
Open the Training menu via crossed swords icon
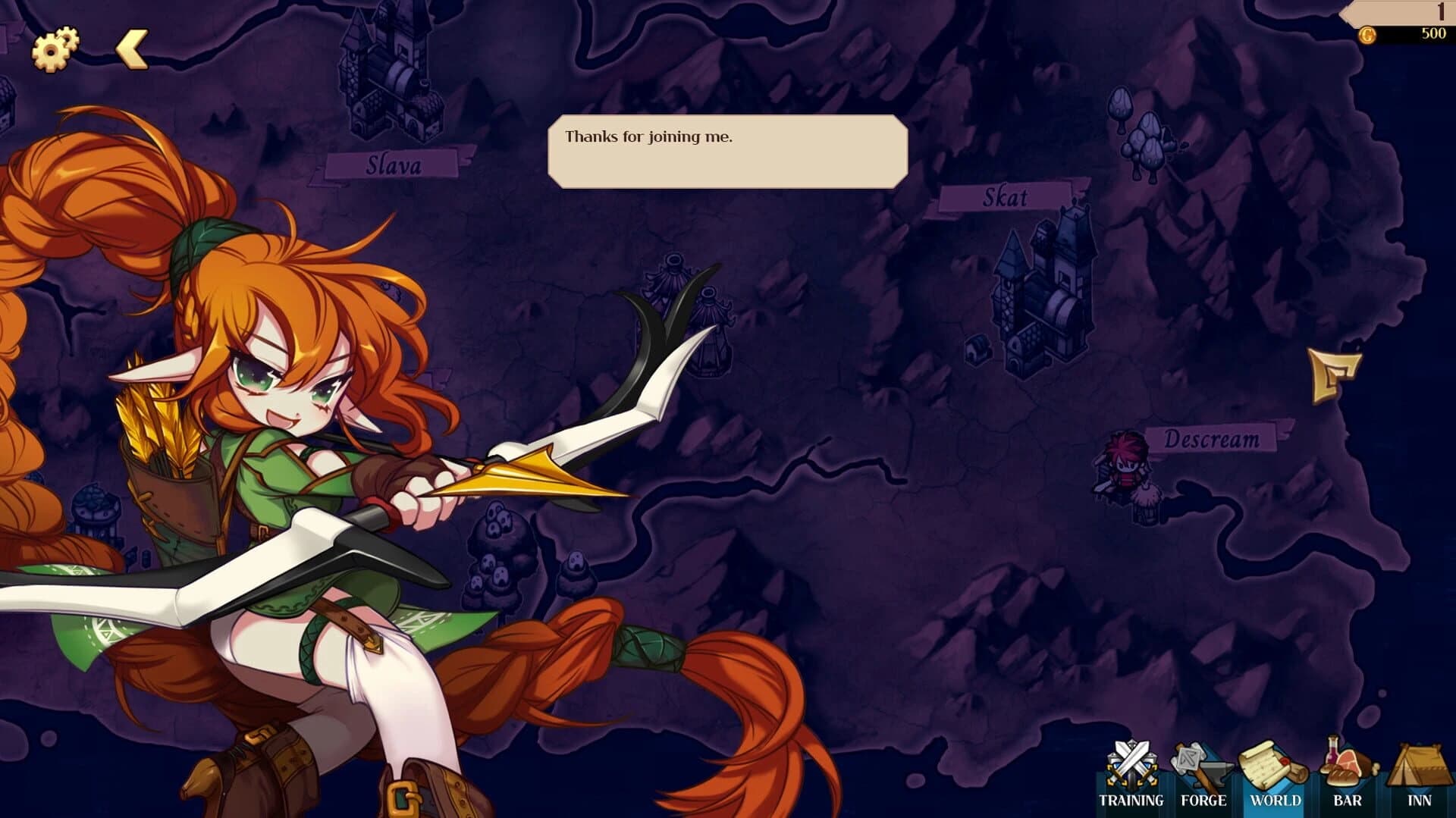click(1131, 763)
